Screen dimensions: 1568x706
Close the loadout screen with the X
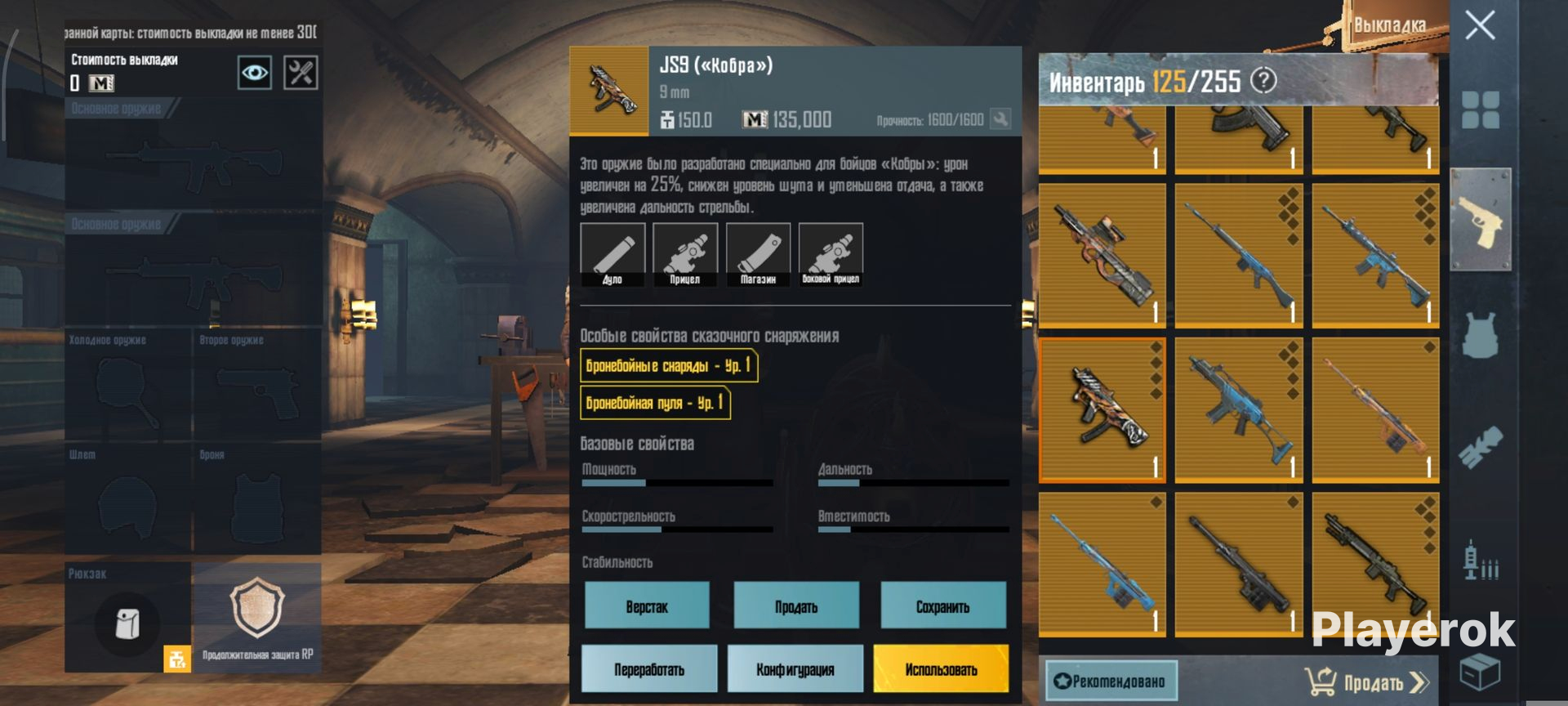point(1480,26)
